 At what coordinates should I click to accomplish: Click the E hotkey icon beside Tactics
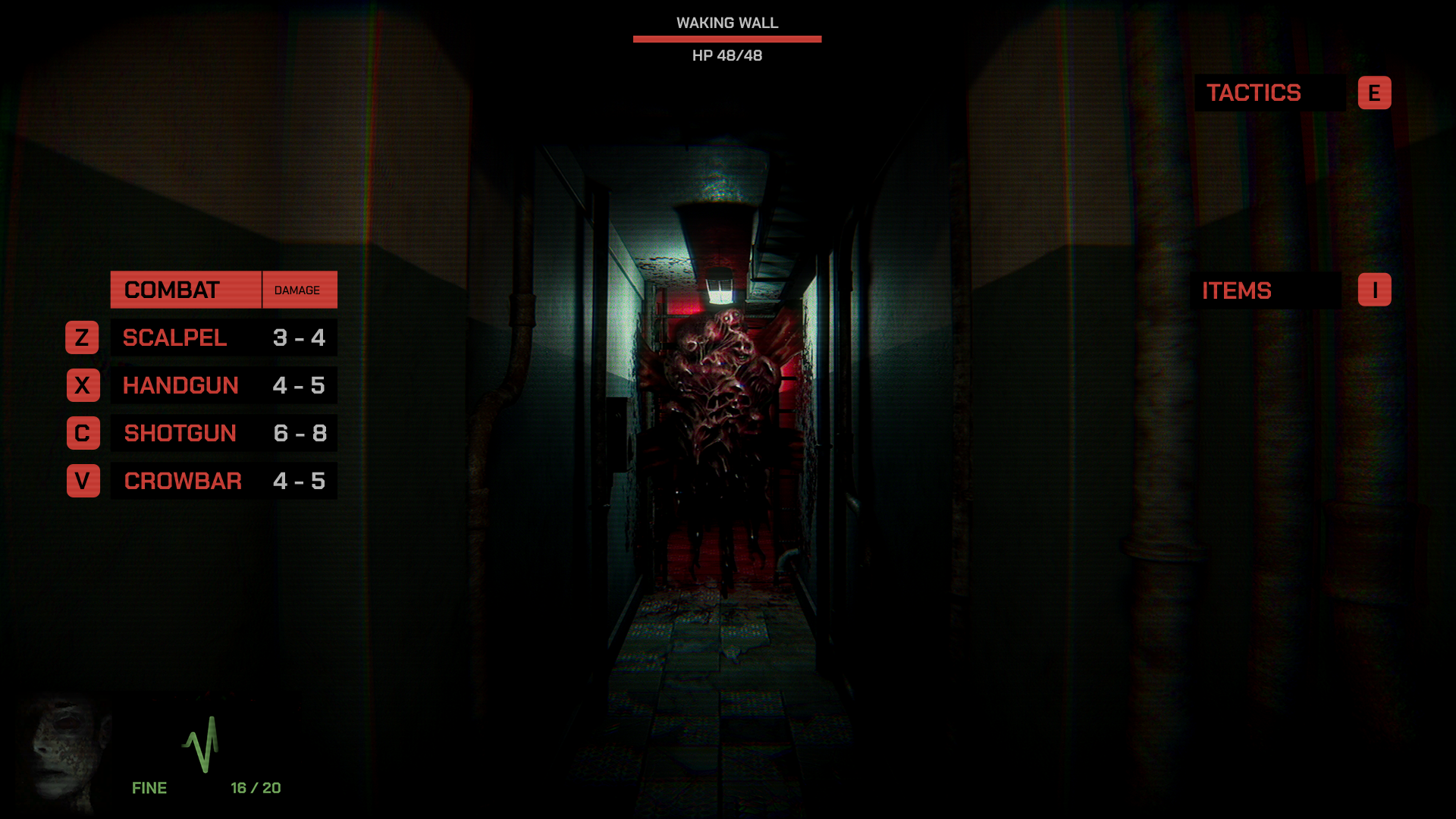(1375, 93)
